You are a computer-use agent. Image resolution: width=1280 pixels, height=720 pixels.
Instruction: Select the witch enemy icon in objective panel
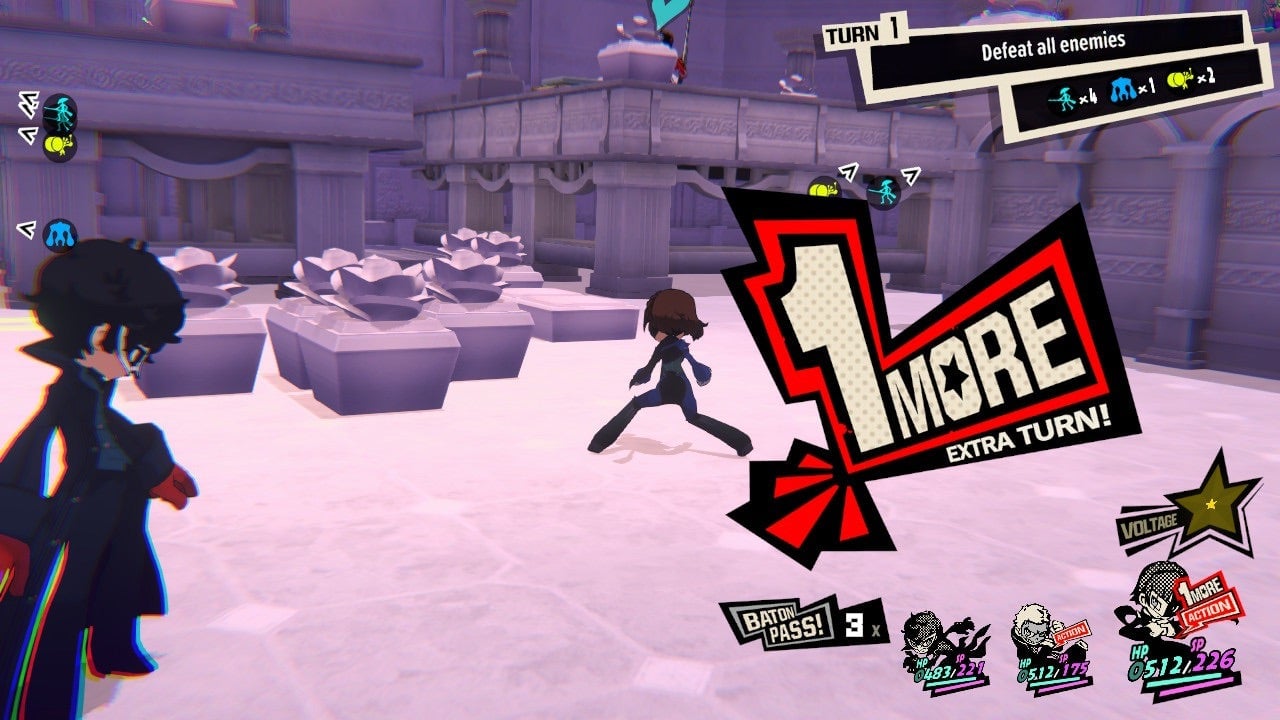click(x=1062, y=97)
